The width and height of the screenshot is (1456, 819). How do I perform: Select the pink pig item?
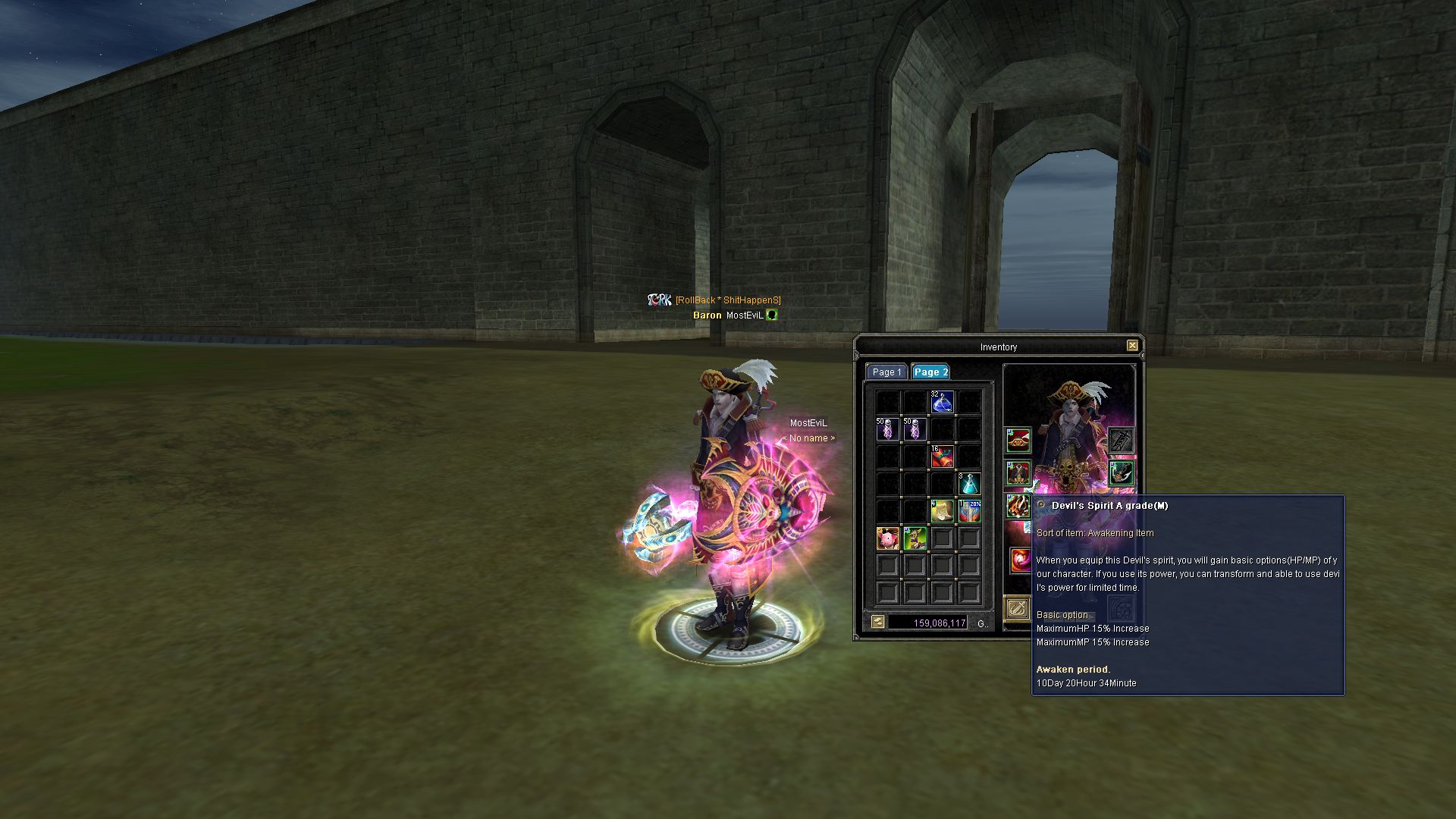(887, 538)
